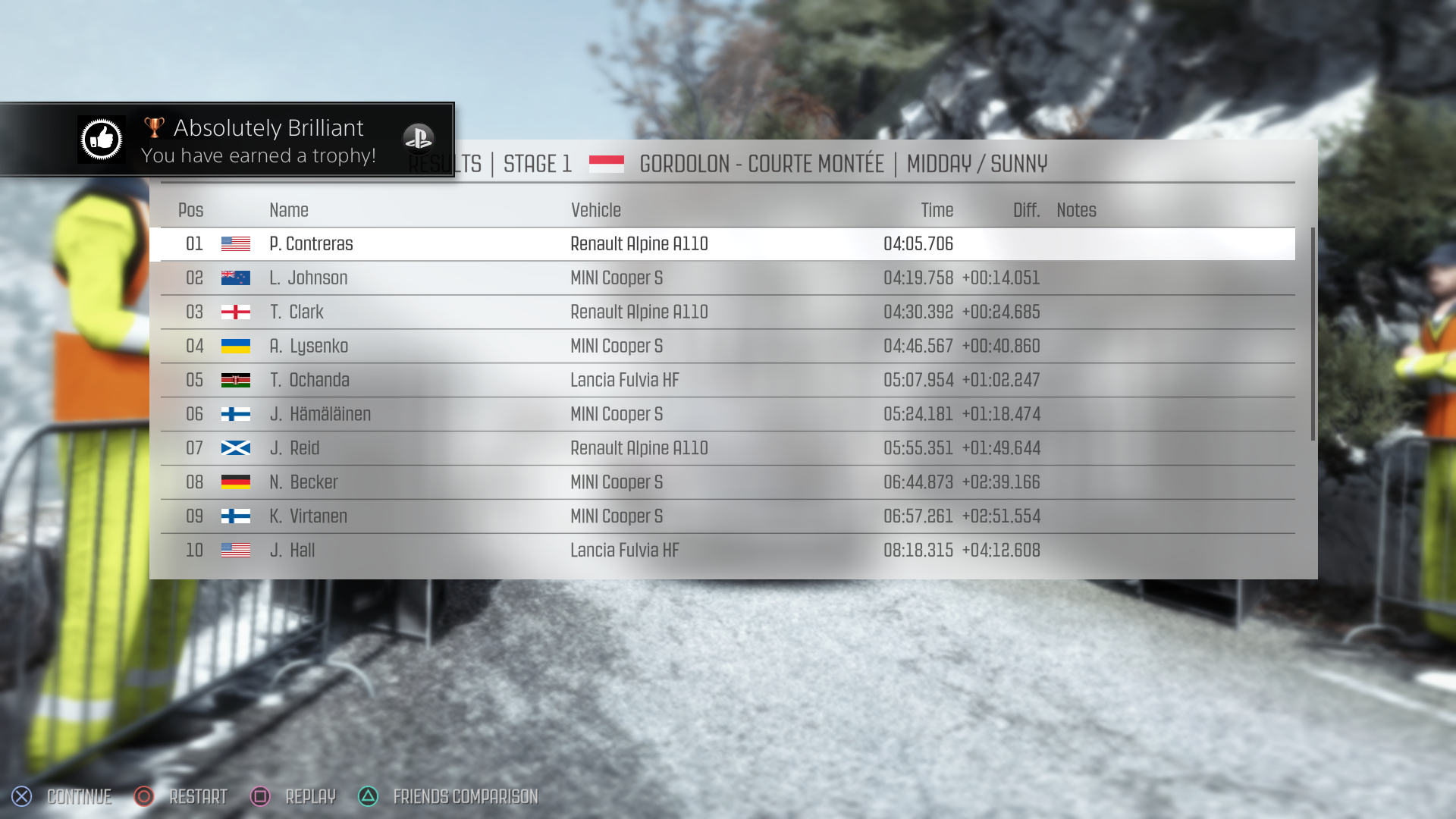Screen dimensions: 1456x819
Task: Click the Finland flag beside J. Hämäläinen
Action: tap(235, 414)
